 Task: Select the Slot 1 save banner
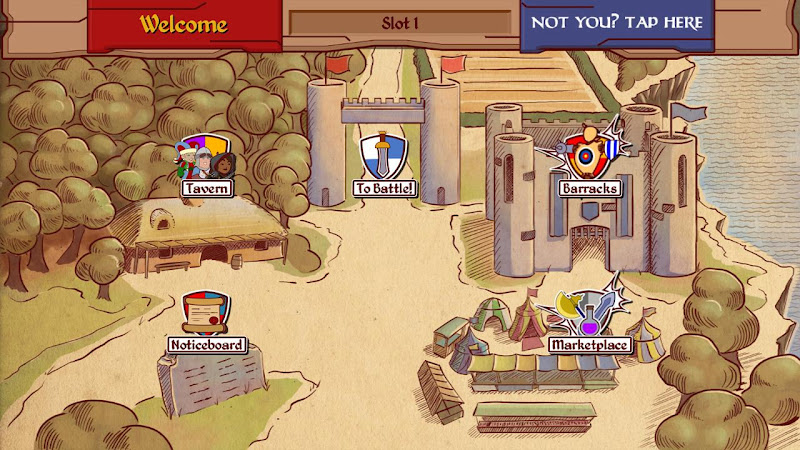click(x=400, y=23)
